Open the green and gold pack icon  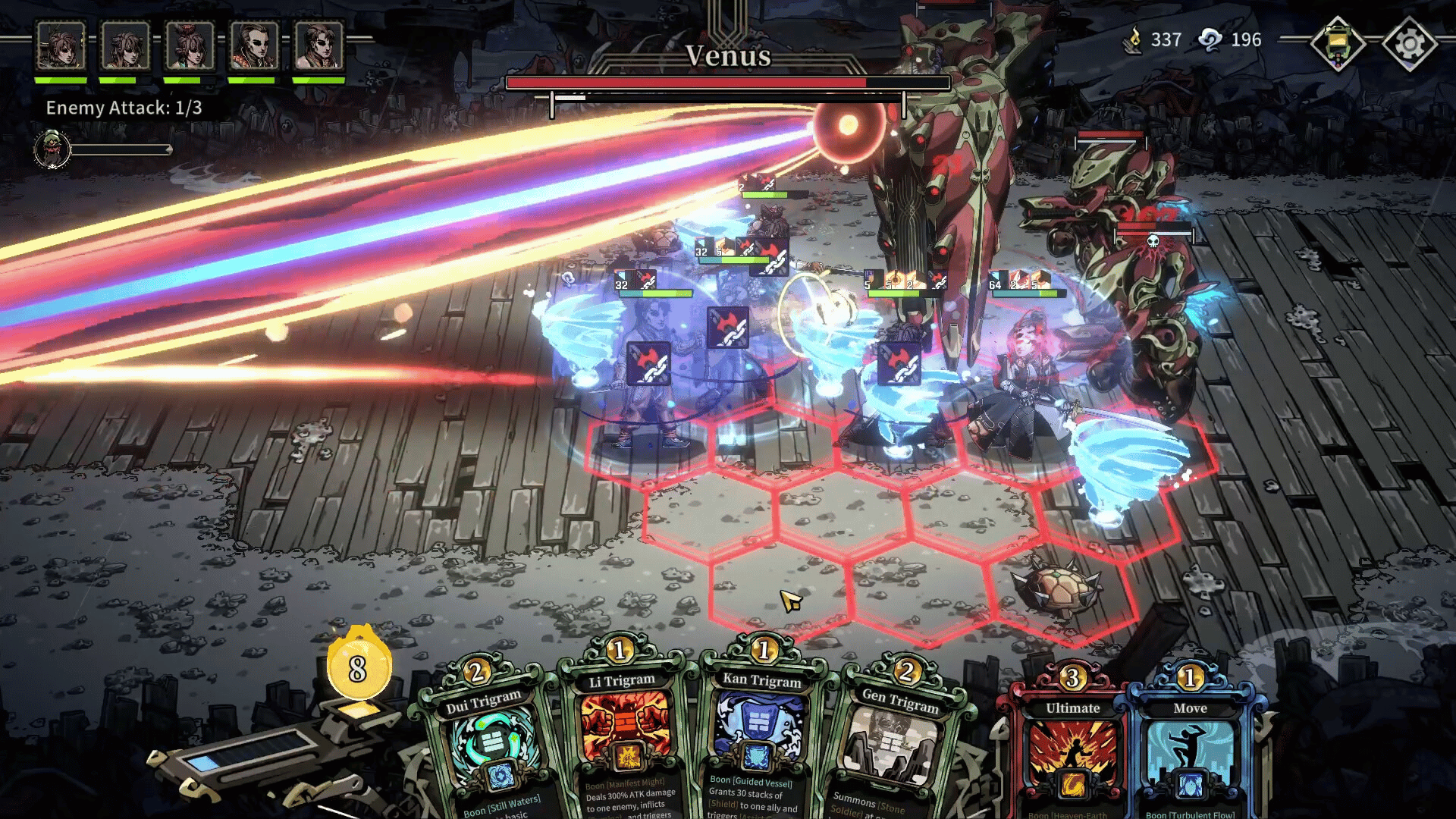click(1338, 44)
